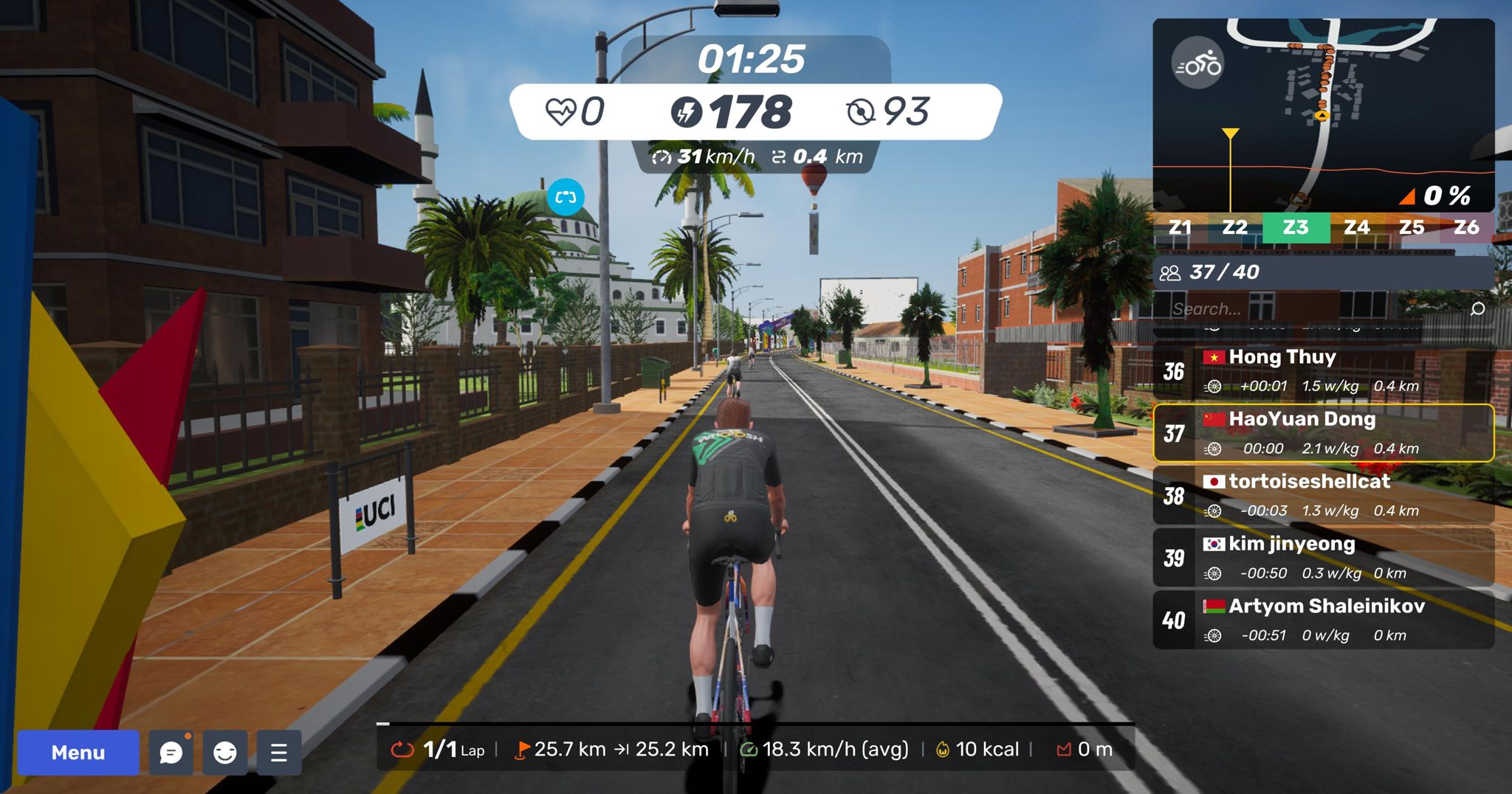Open the chat message bubble
This screenshot has width=1512, height=794.
171,752
